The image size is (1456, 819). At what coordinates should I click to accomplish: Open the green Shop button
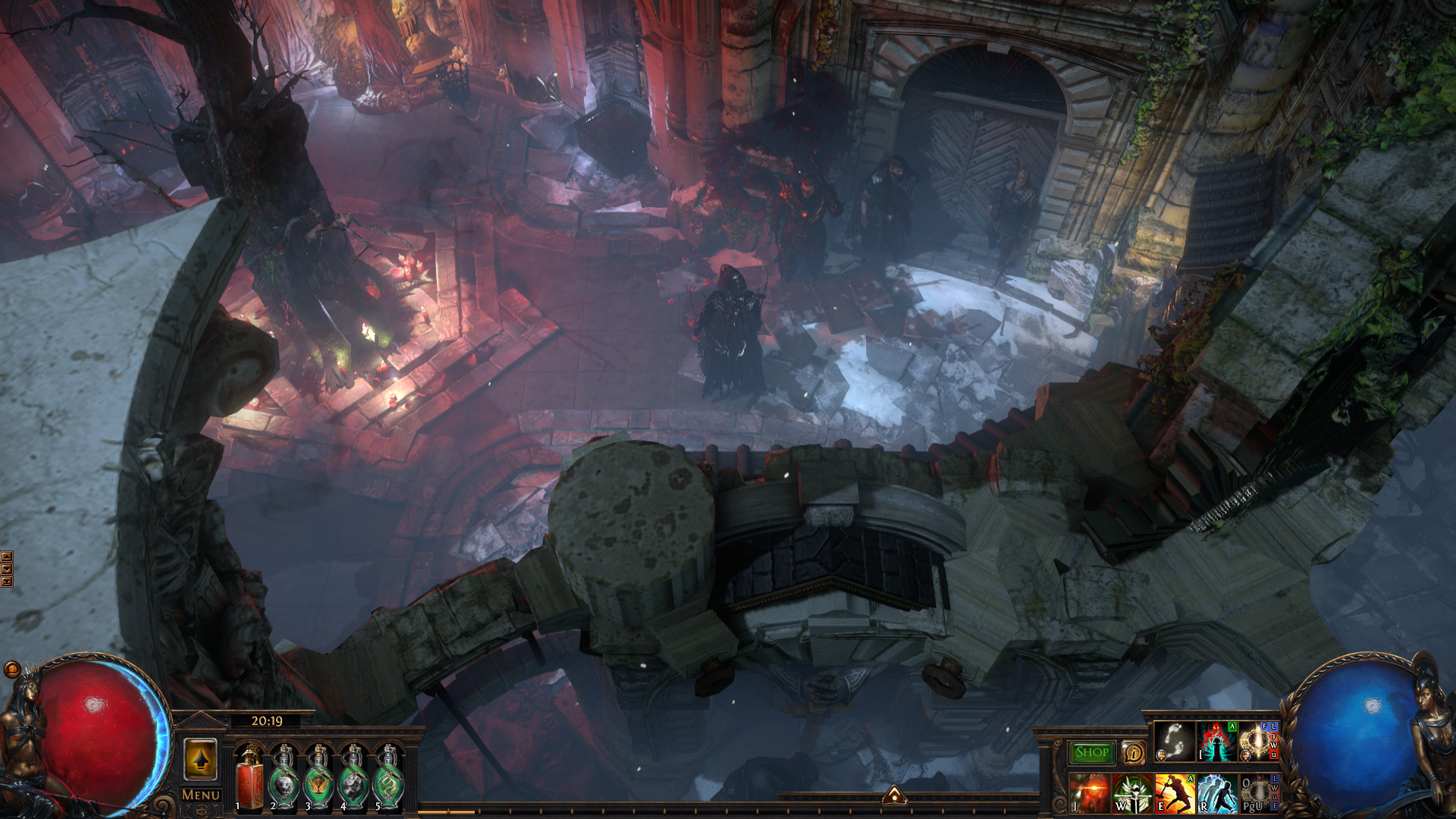tap(1091, 752)
